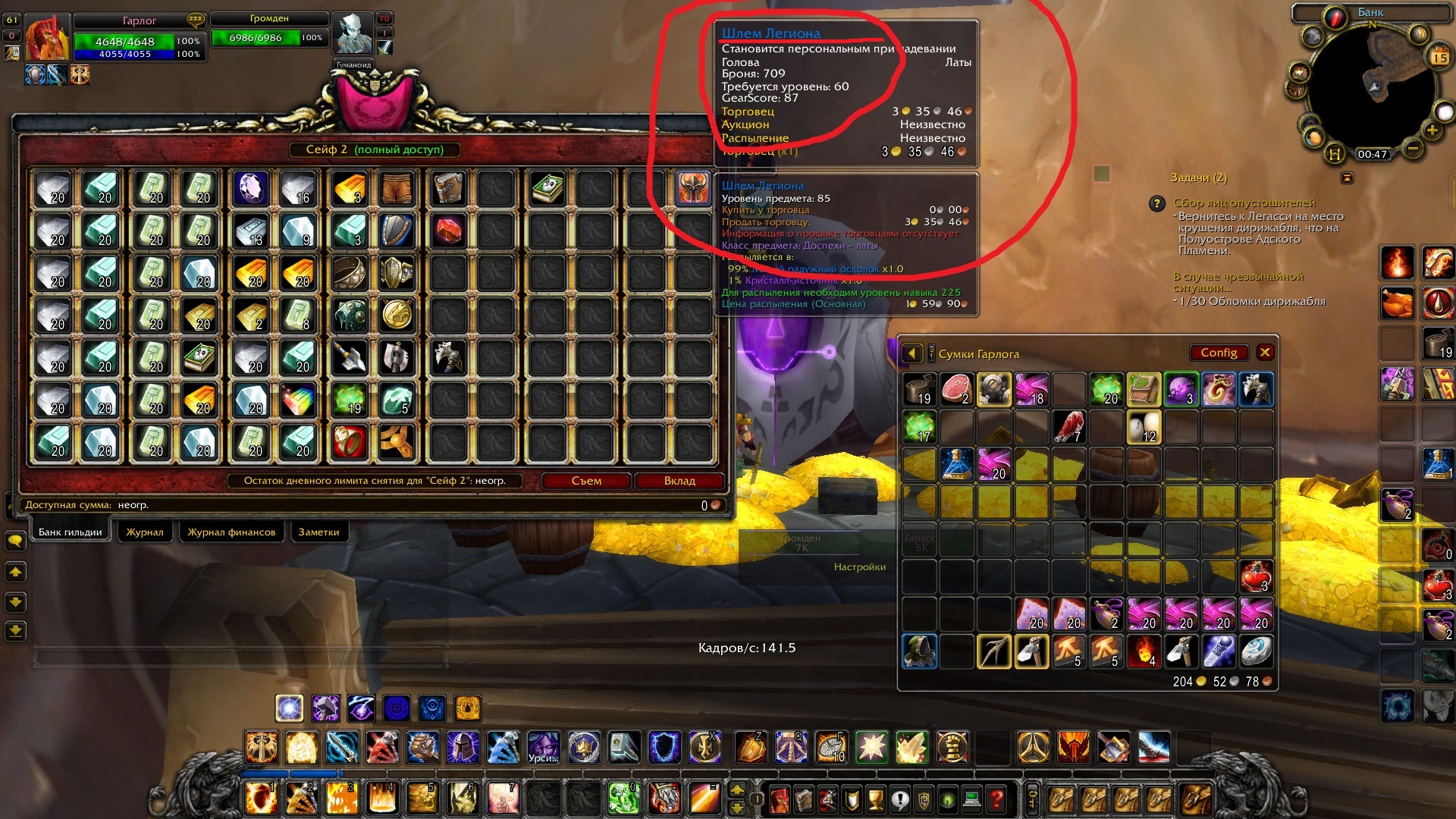Click the question mark beside Сбор яиц опустошителей
Viewport: 1456px width, 819px height.
pyautogui.click(x=1157, y=203)
